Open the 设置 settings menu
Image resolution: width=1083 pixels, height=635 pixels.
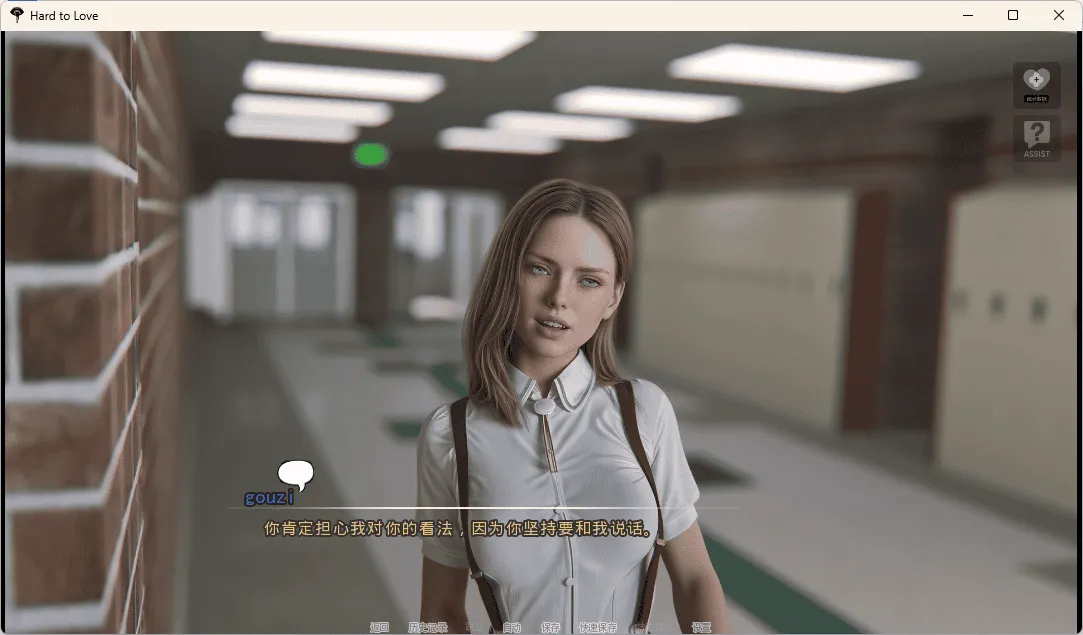point(702,628)
